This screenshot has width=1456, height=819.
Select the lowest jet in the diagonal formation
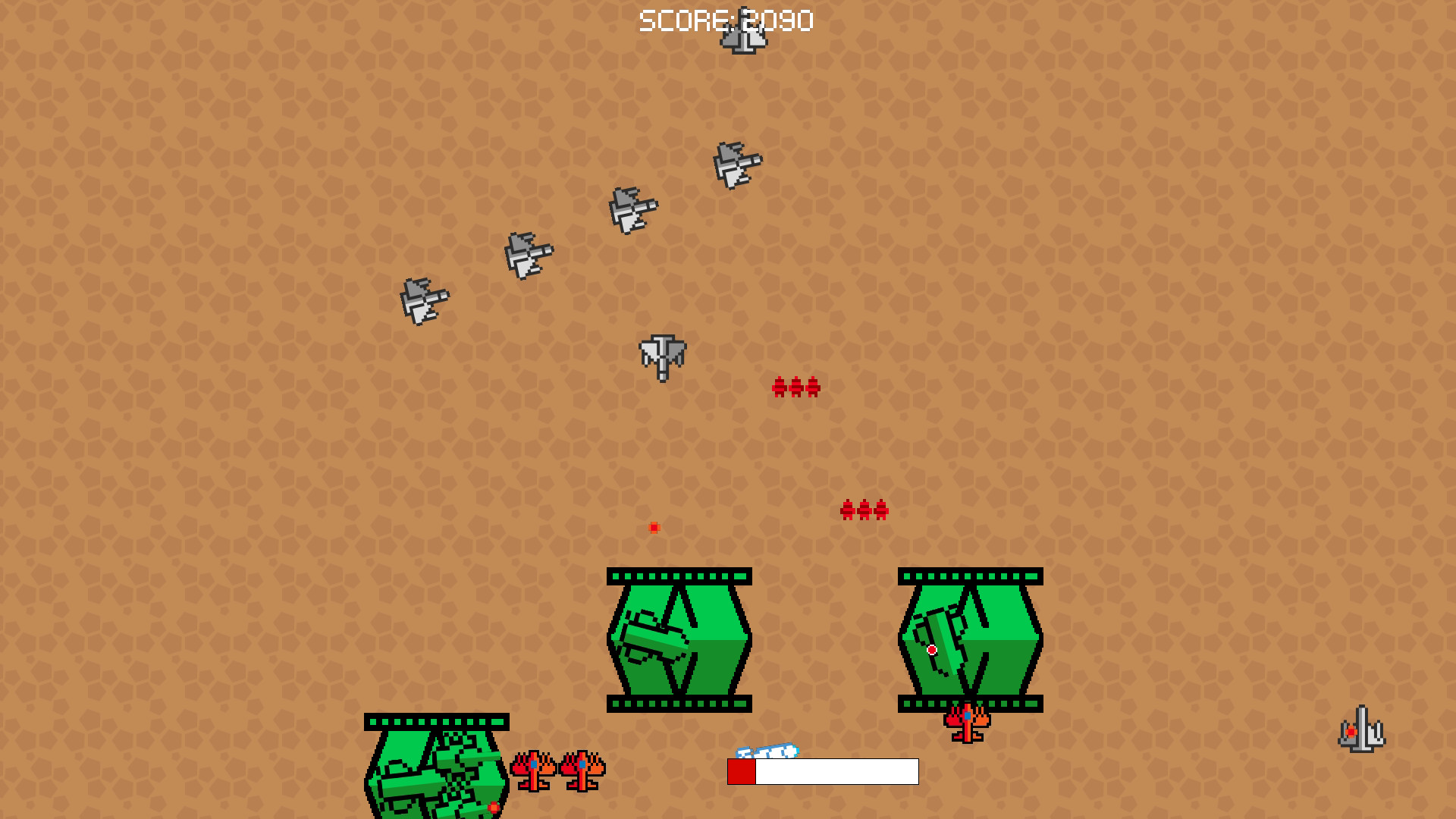(x=423, y=300)
